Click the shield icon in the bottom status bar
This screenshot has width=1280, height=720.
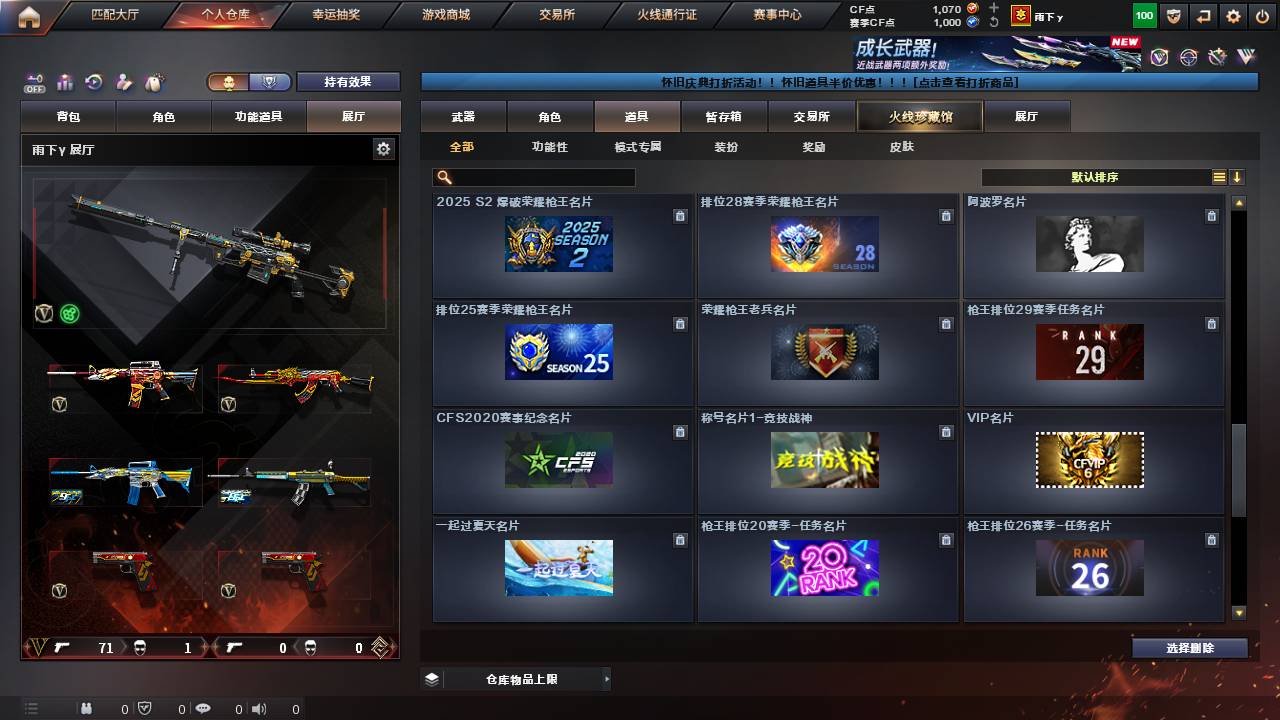[145, 708]
